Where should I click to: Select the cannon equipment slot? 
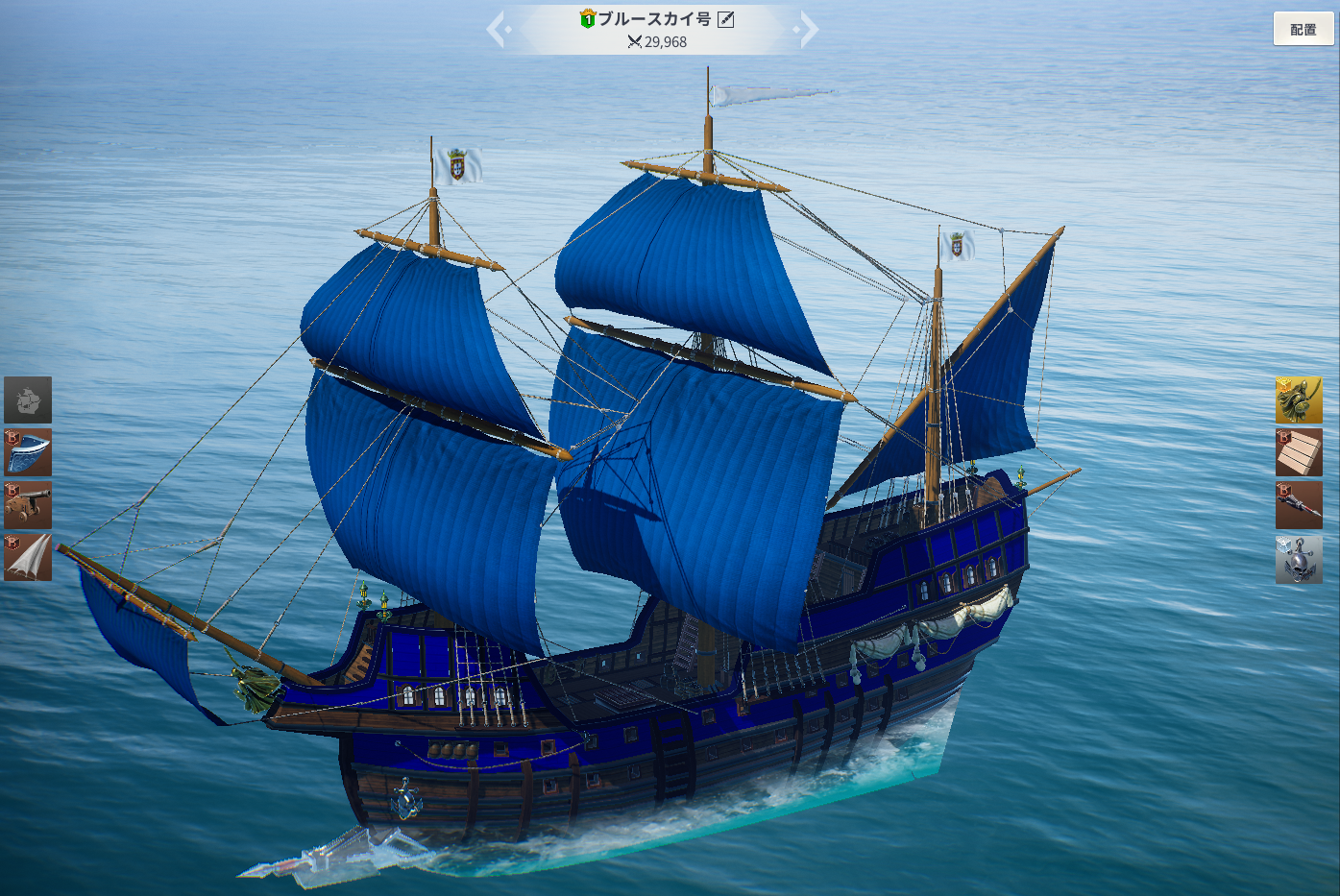[x=28, y=505]
